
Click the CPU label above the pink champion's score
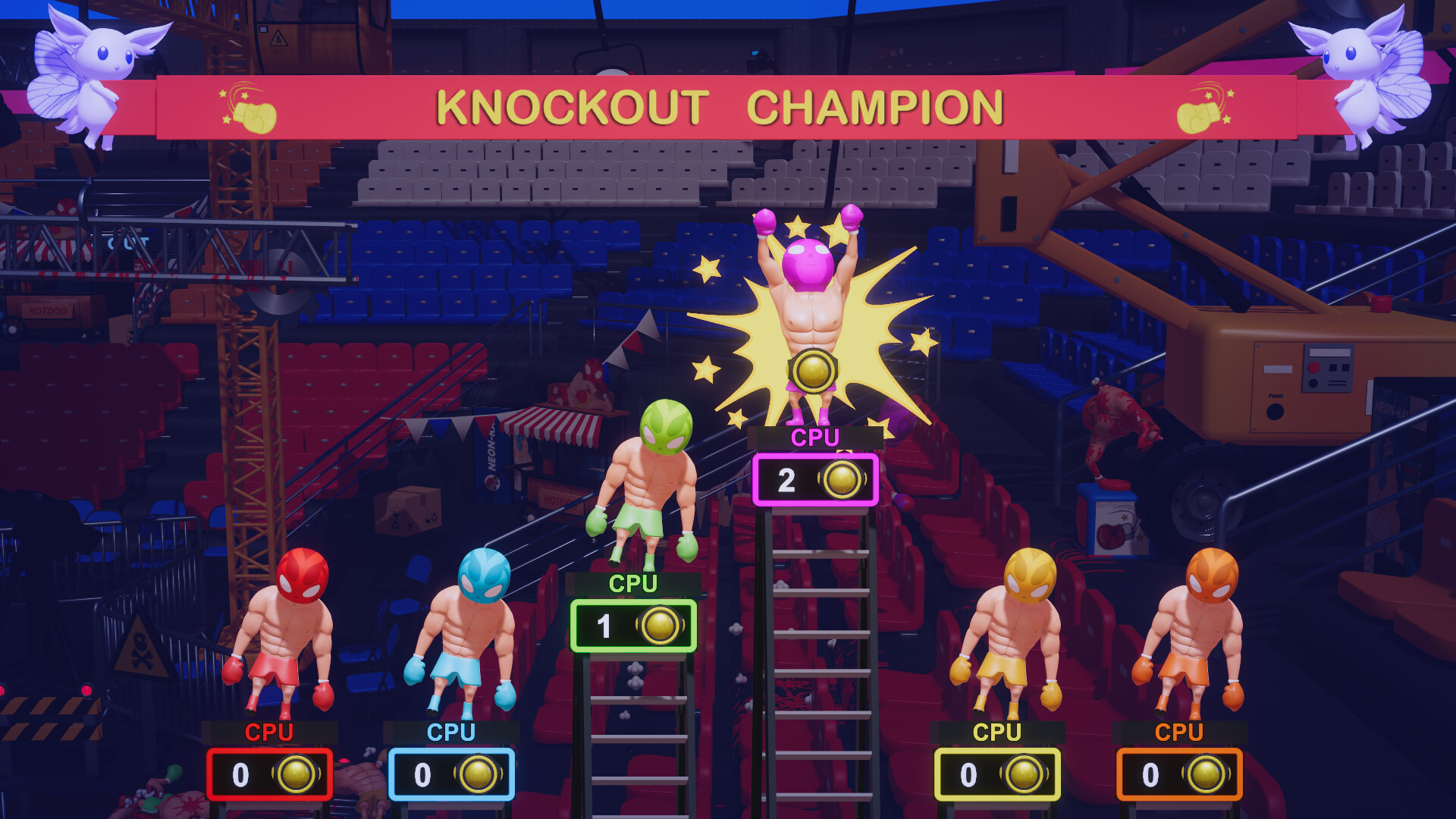(x=815, y=438)
